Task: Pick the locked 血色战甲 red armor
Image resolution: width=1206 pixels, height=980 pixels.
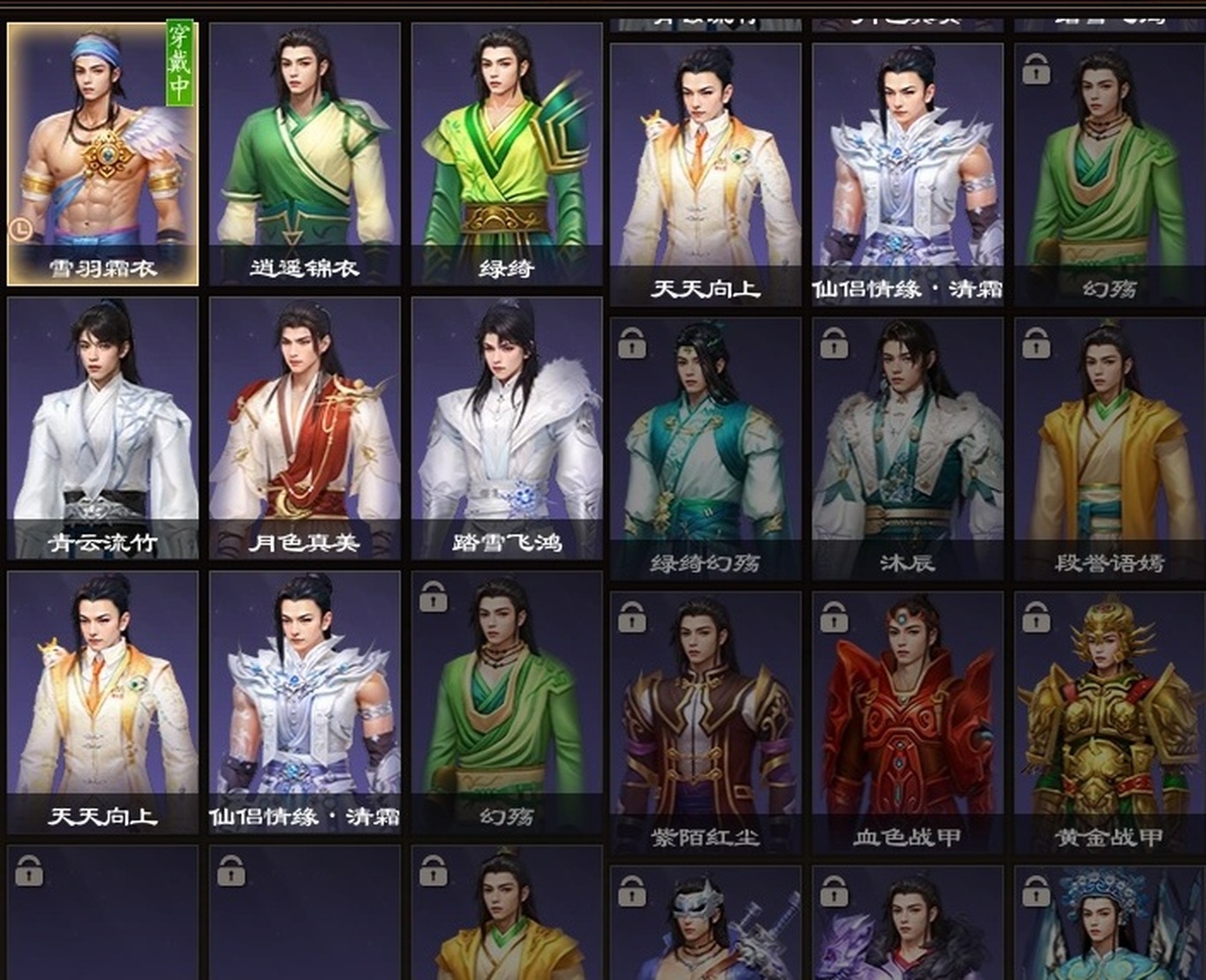Action: 908,722
